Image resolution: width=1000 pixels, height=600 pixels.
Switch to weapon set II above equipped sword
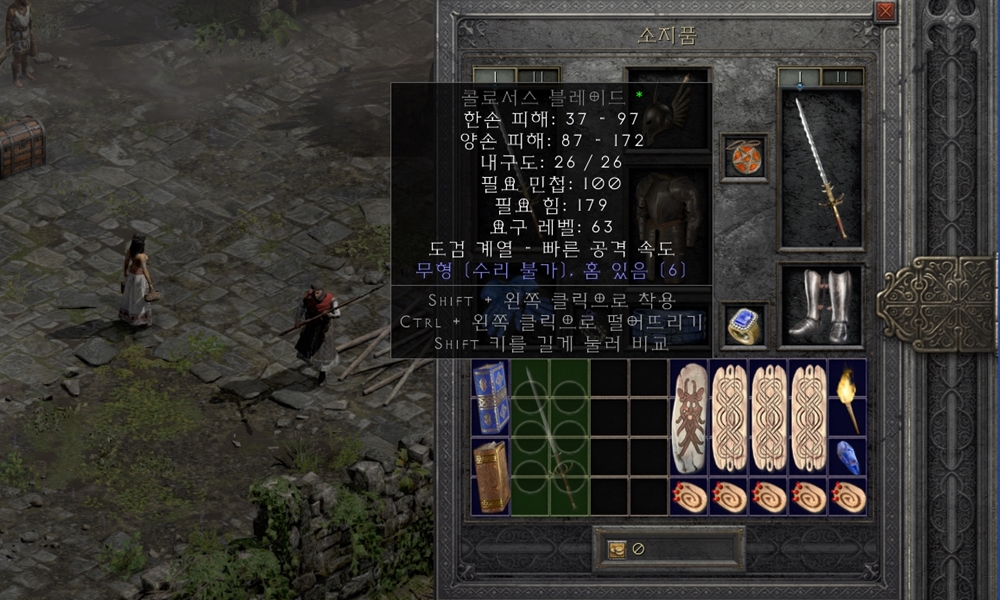pyautogui.click(x=842, y=77)
